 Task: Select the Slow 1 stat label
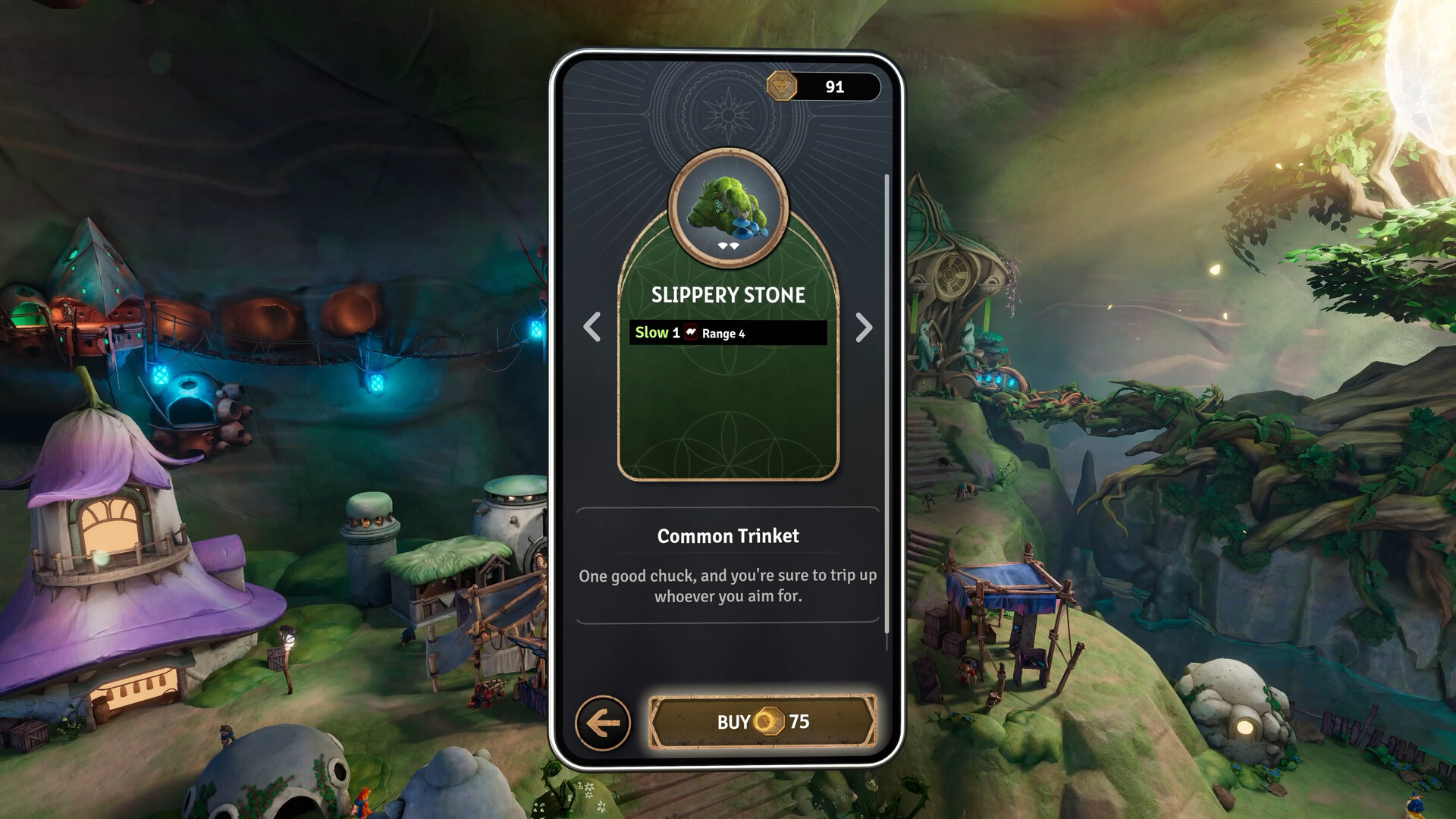657,332
